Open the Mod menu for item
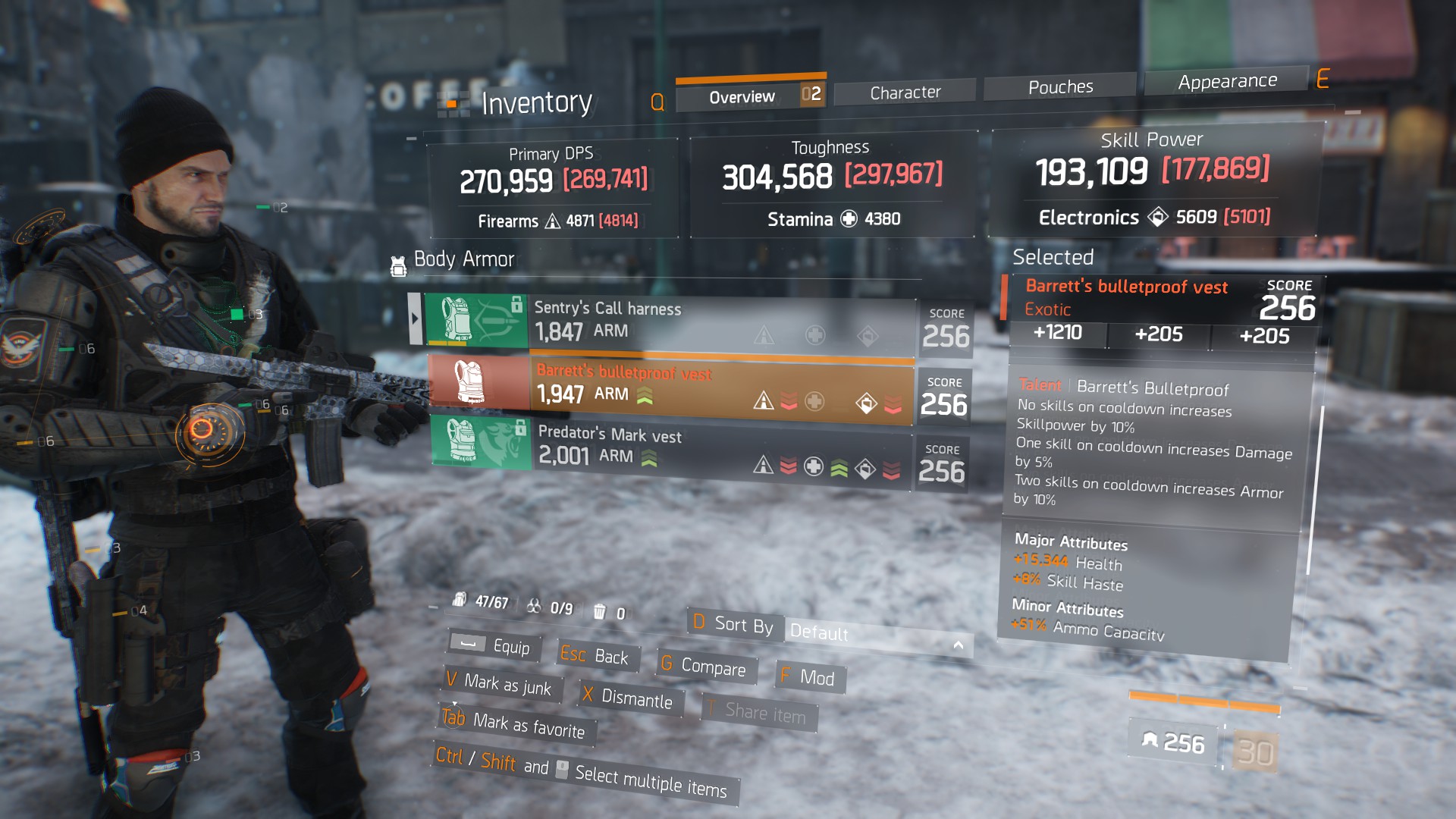Viewport: 1456px width, 819px height. pyautogui.click(x=809, y=677)
